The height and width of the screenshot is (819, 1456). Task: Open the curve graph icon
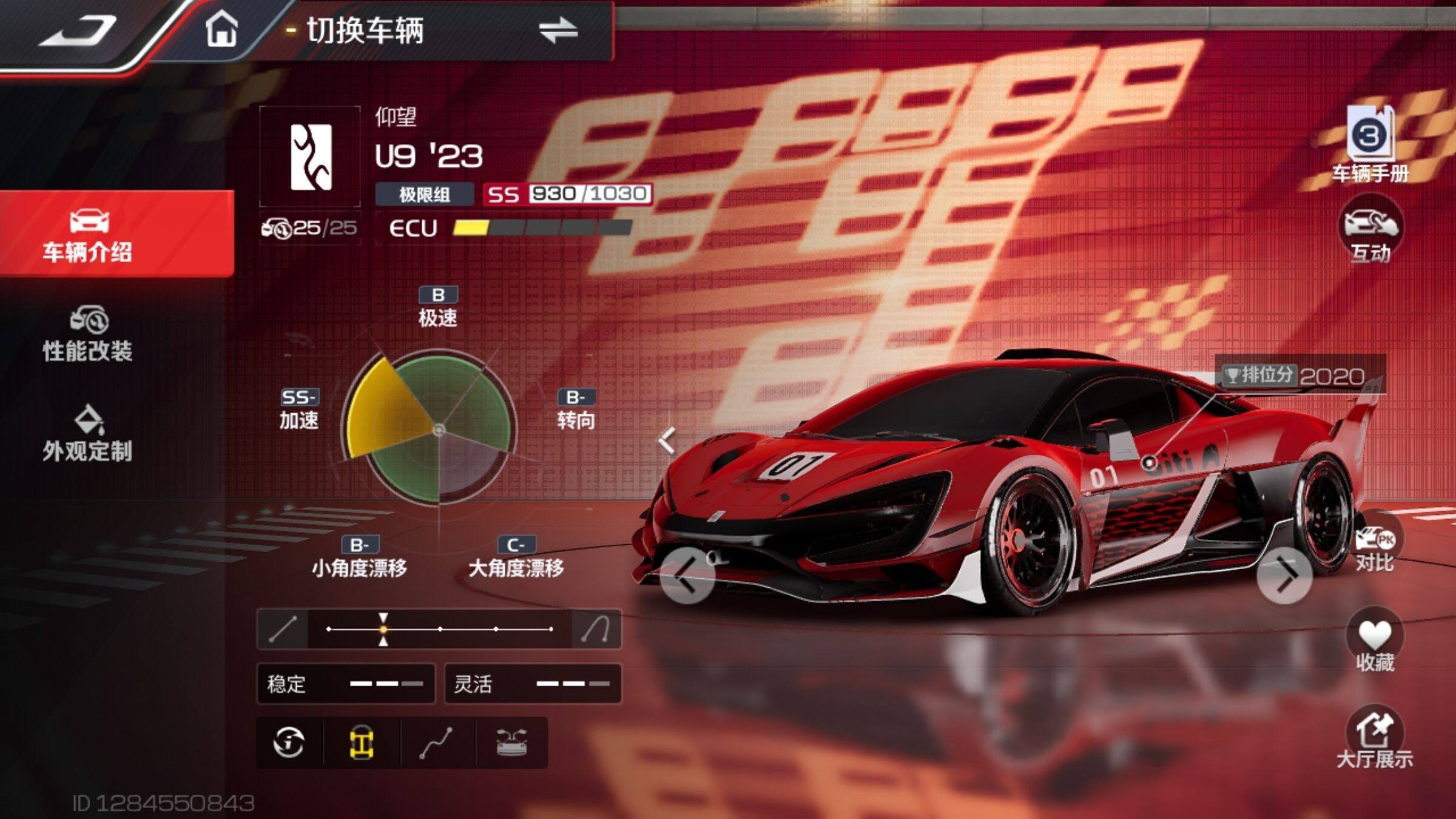click(437, 743)
